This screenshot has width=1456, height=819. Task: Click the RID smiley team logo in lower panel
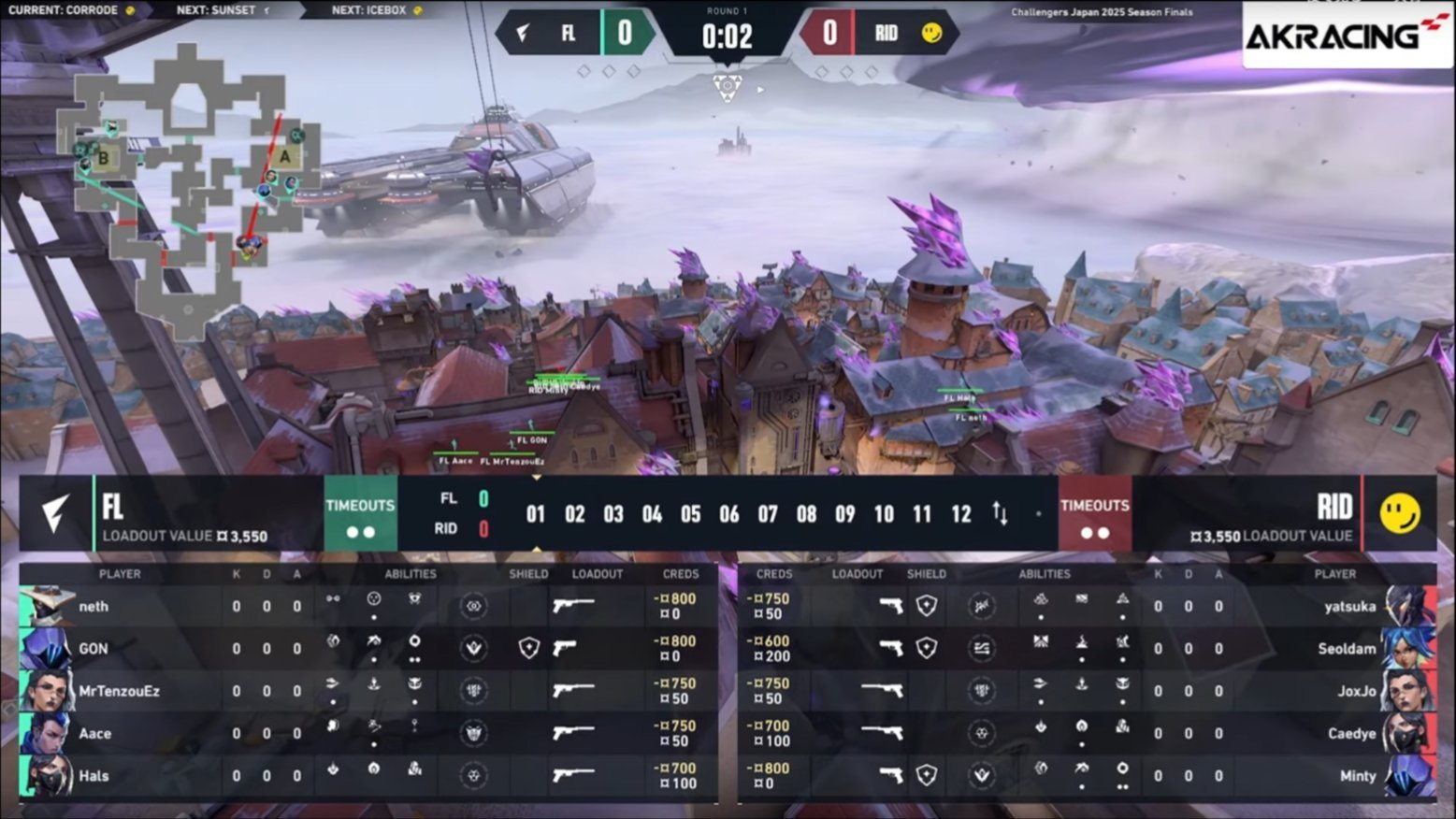point(1399,513)
